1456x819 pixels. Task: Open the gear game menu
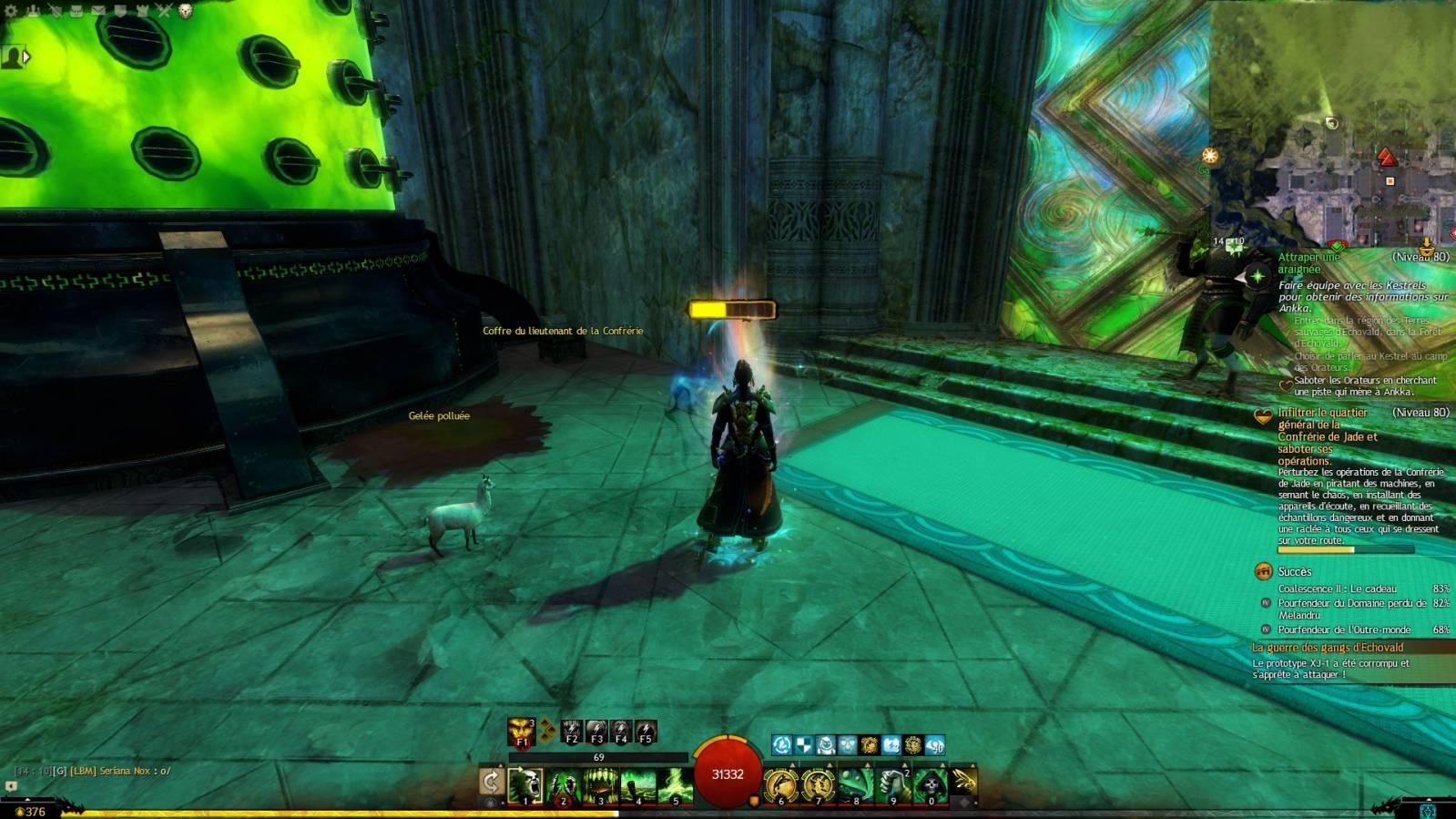(11, 11)
